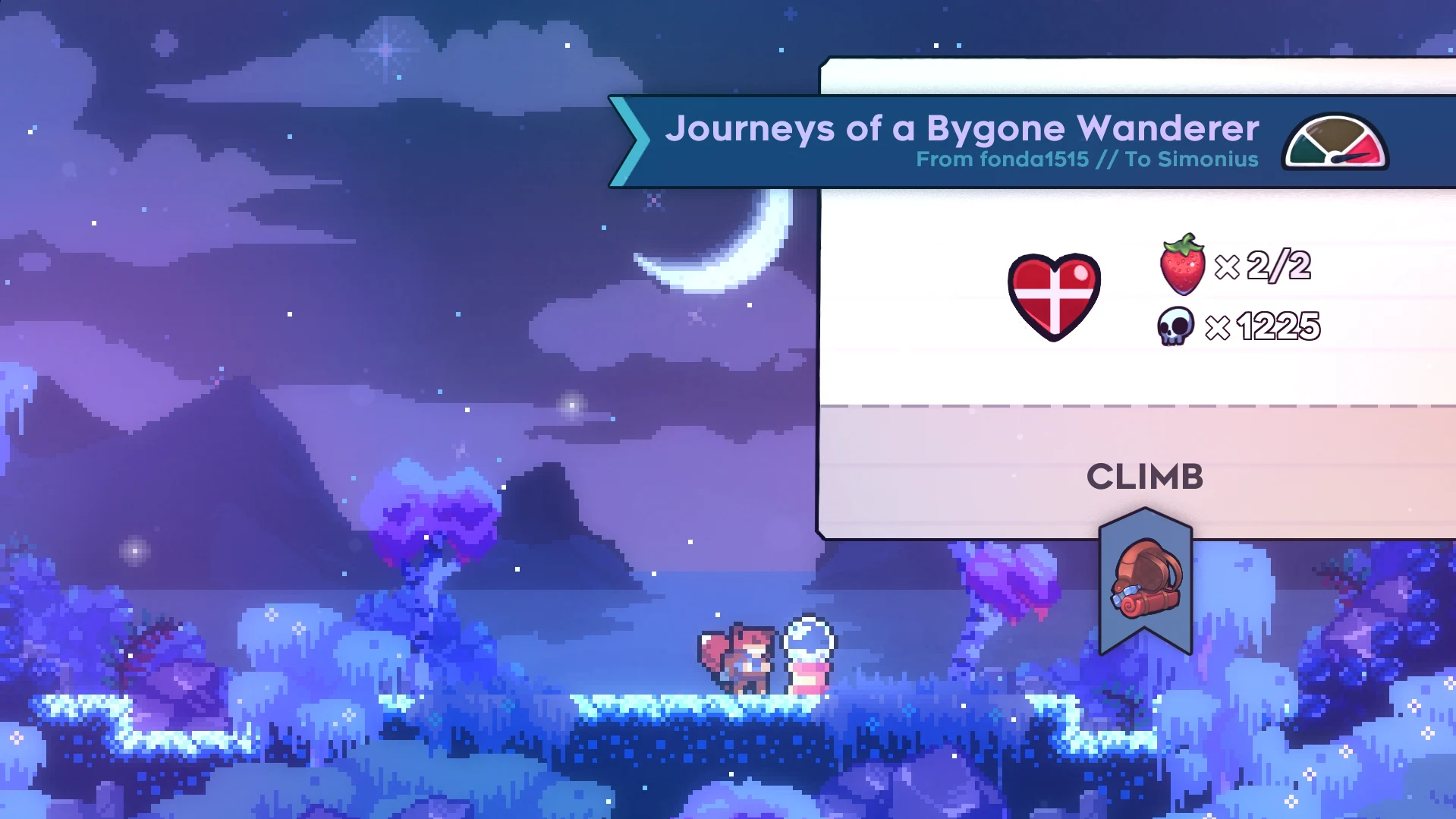The width and height of the screenshot is (1456, 819).
Task: Click the crescent moon in the night sky
Action: tap(728, 250)
